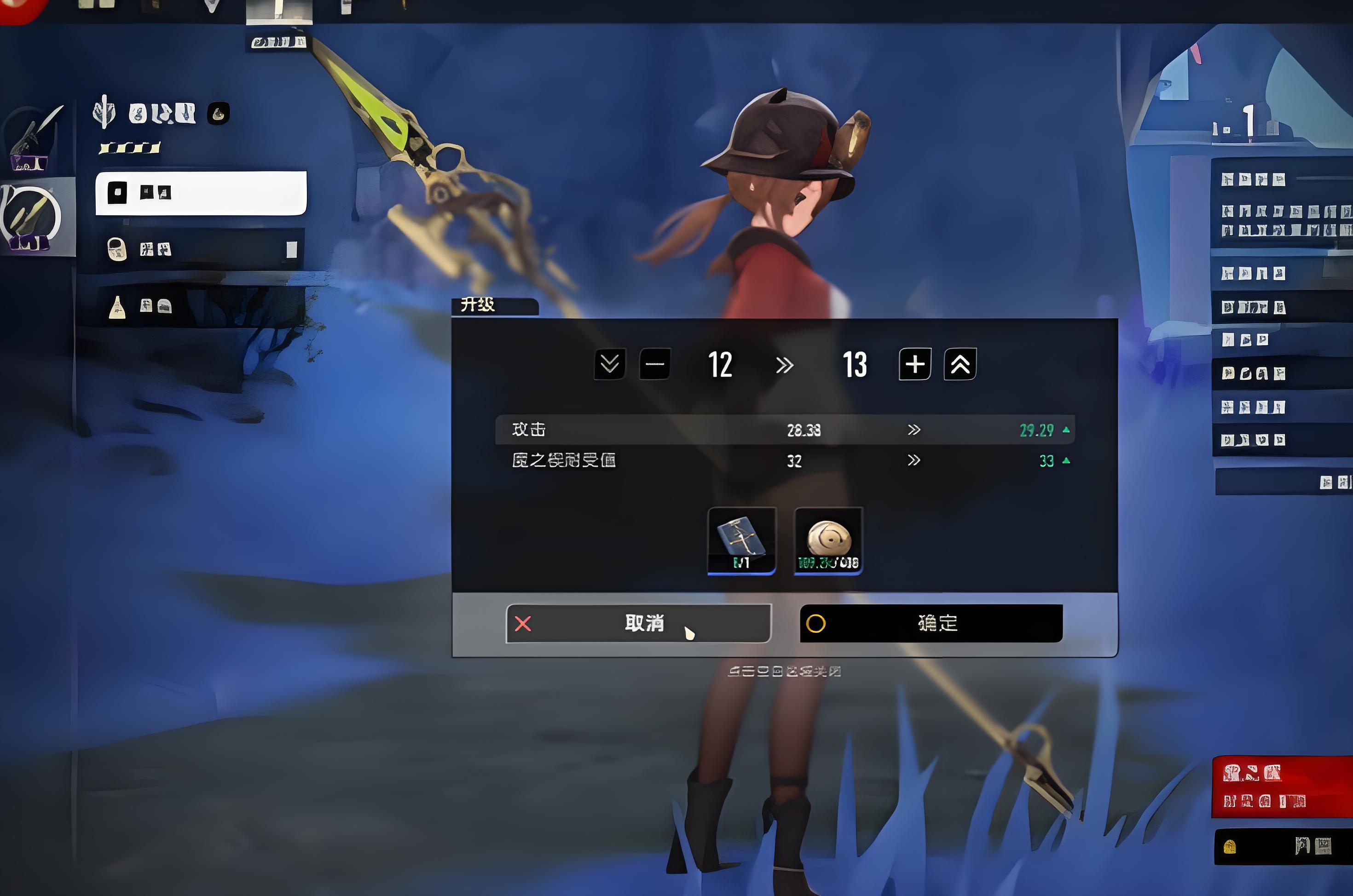1353x896 pixels.
Task: Select the blue blueprint upgrade material
Action: click(x=741, y=540)
